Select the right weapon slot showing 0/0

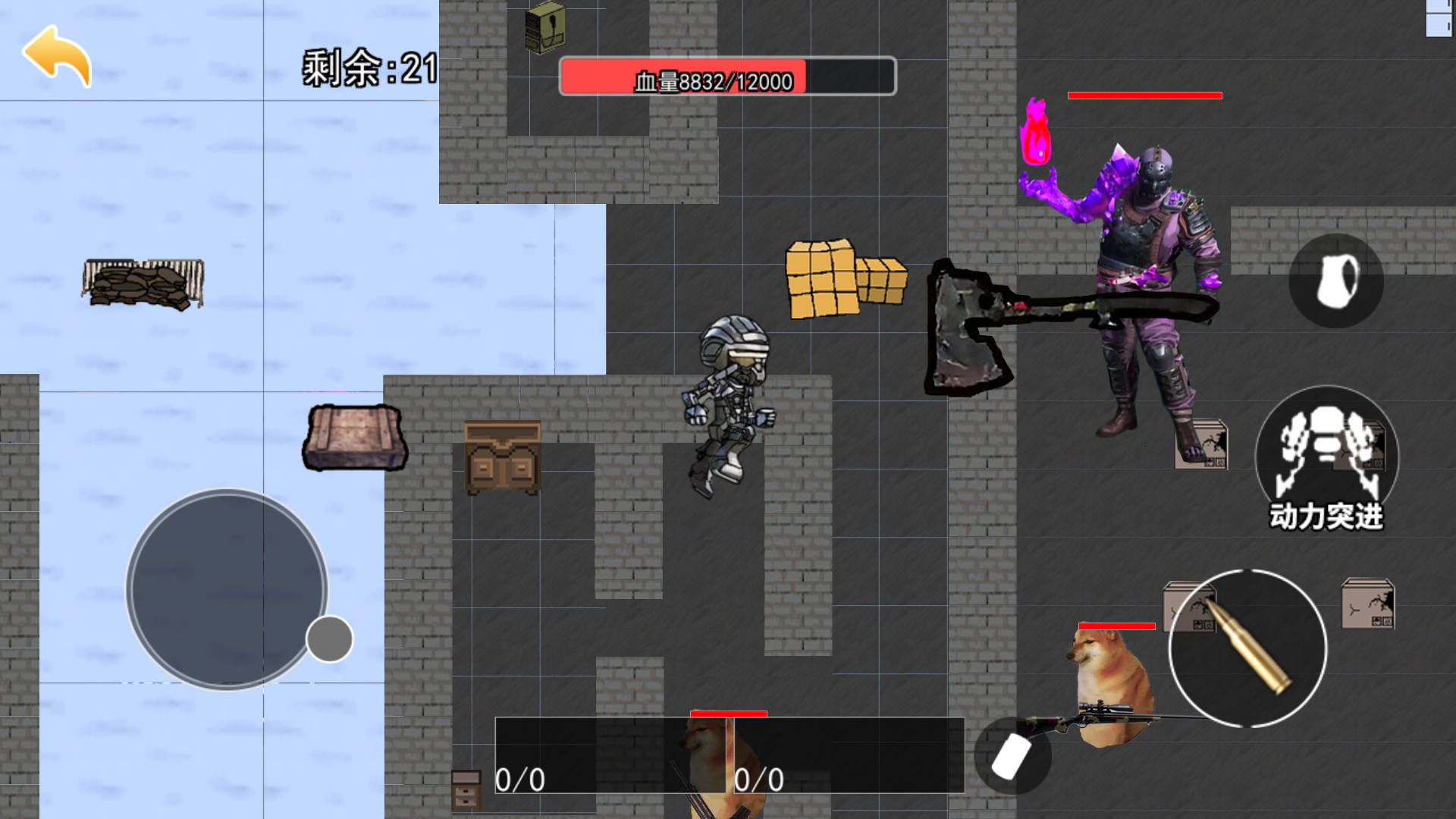(849, 755)
